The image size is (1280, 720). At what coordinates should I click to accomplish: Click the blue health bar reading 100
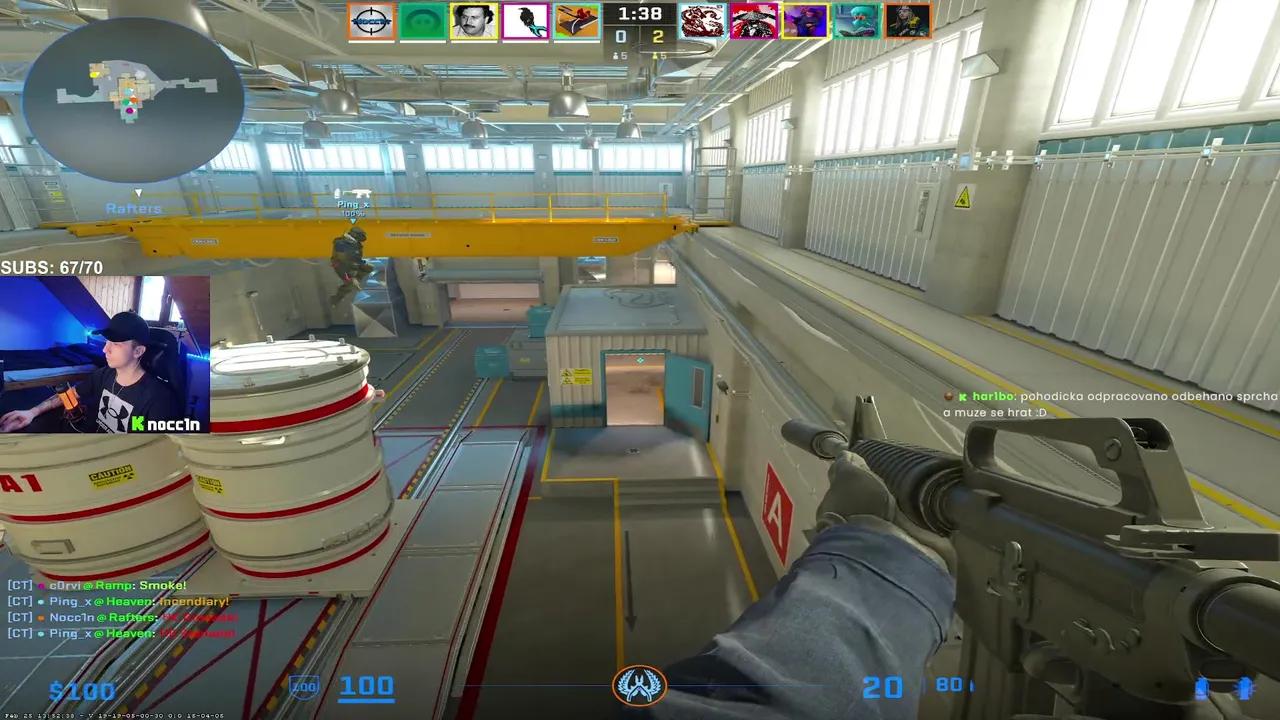tap(367, 686)
